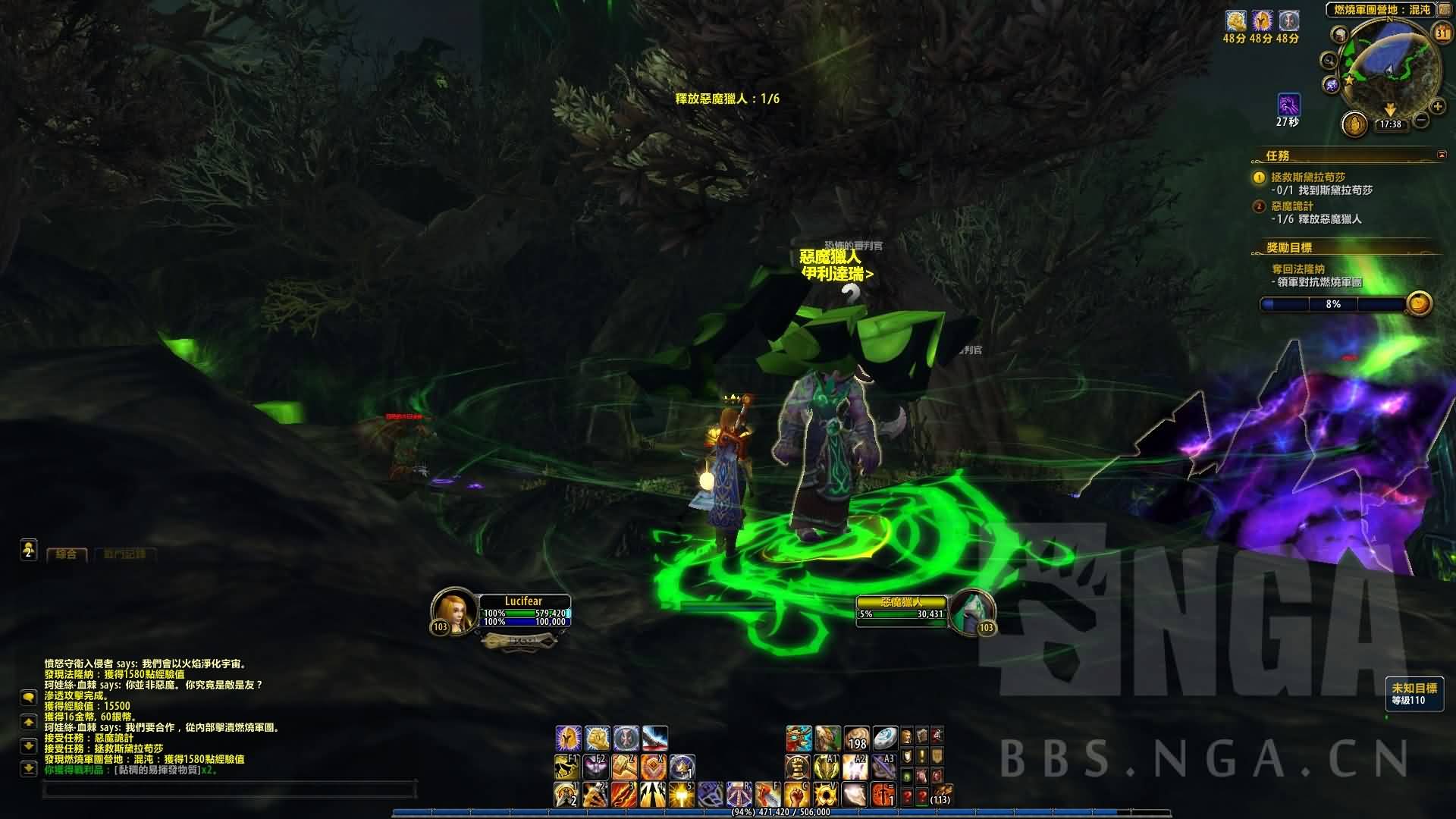
Task: Use the hearthstone item on the action bar
Action: [x=885, y=738]
